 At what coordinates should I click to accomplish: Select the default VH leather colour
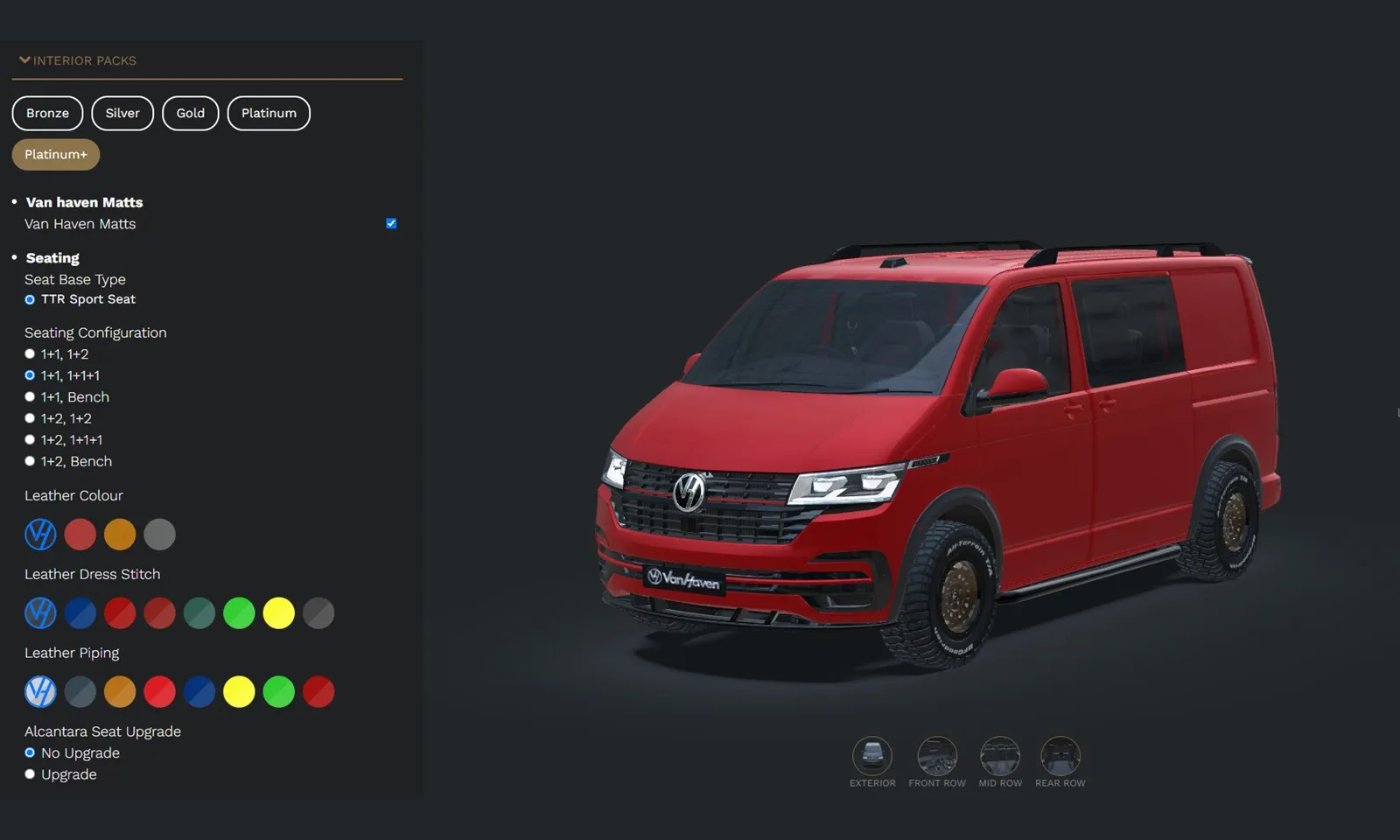point(40,534)
